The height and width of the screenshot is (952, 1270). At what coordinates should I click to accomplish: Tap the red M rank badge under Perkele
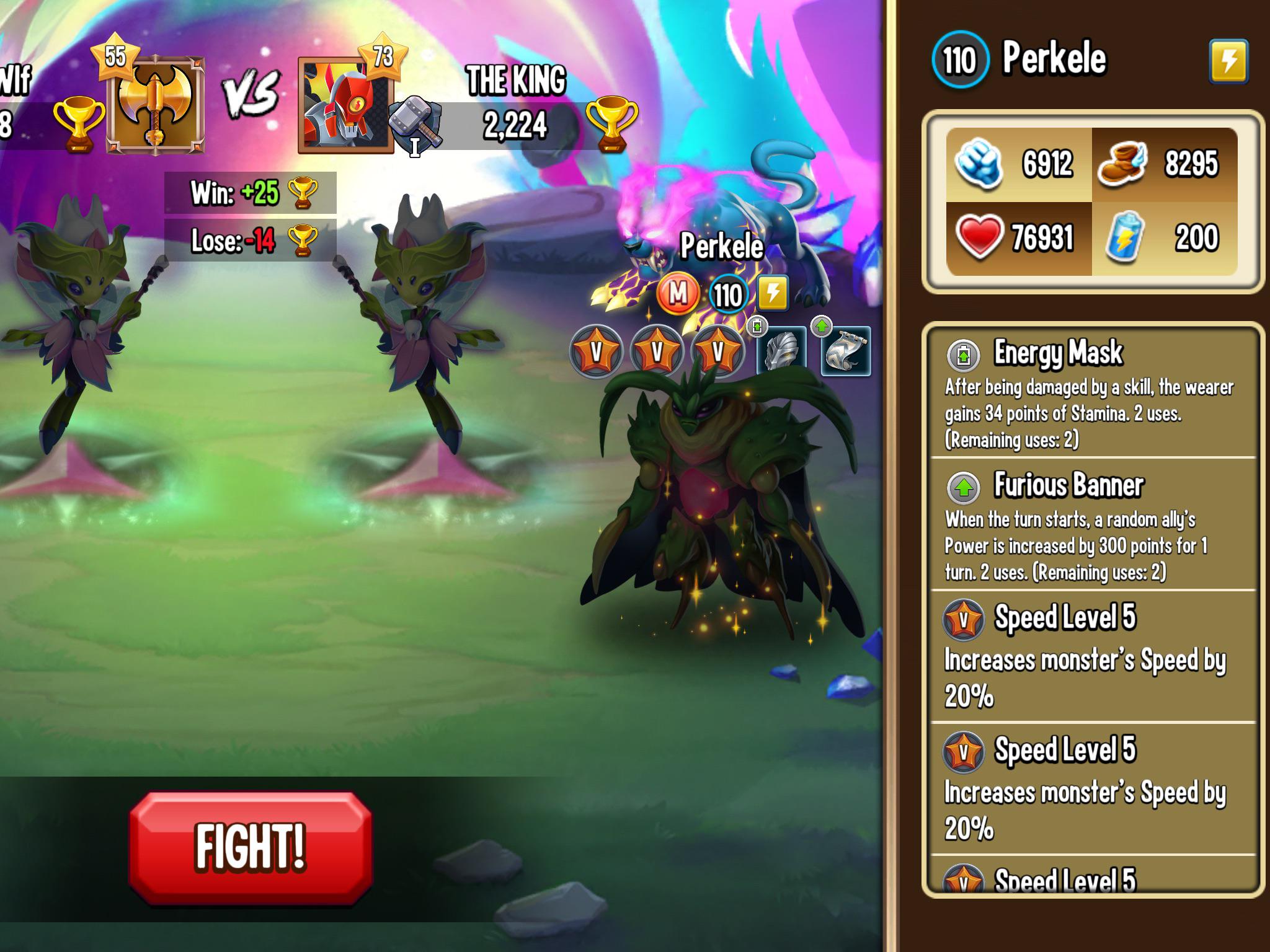678,294
